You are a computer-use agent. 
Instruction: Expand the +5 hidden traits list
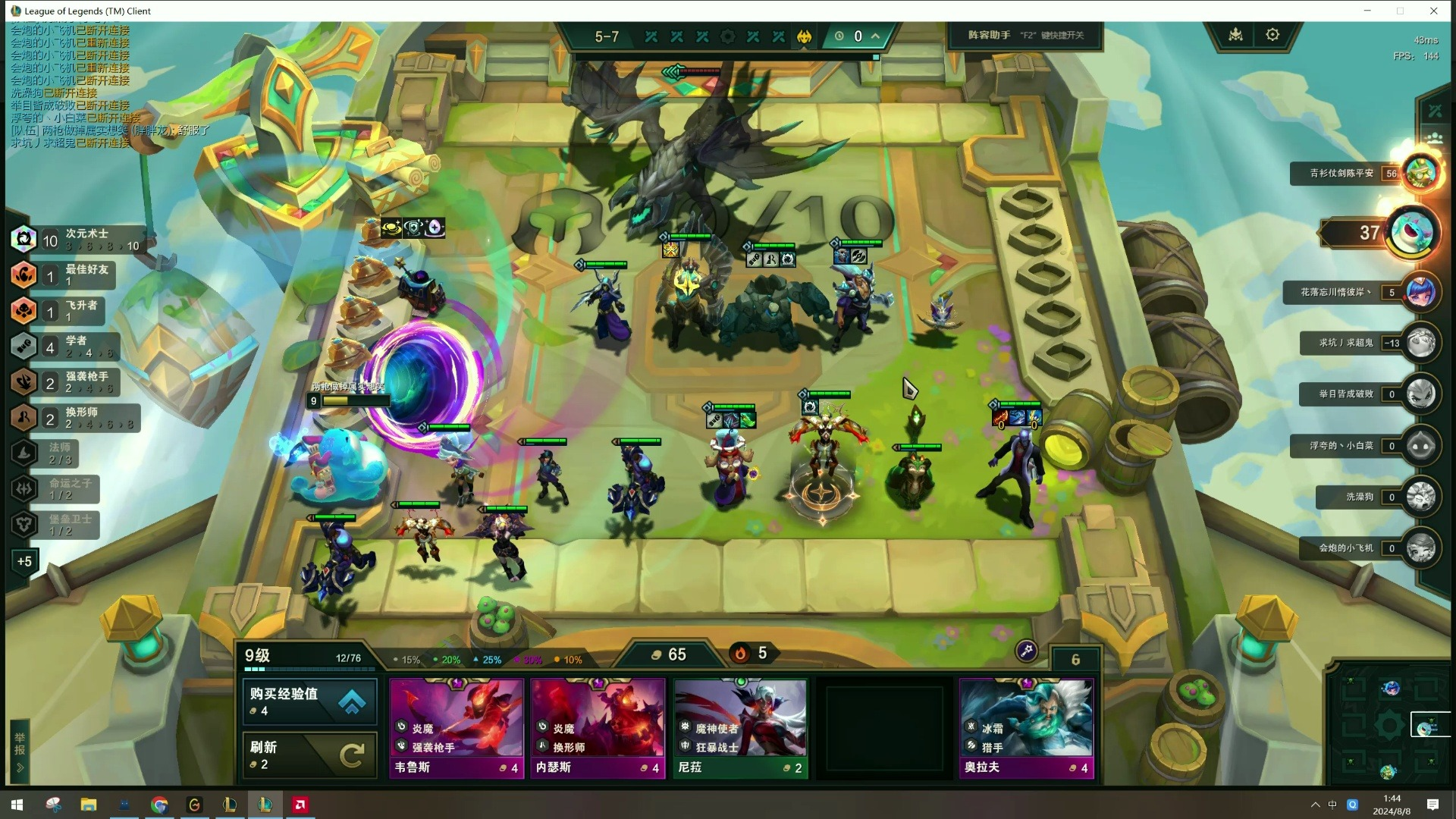(24, 562)
